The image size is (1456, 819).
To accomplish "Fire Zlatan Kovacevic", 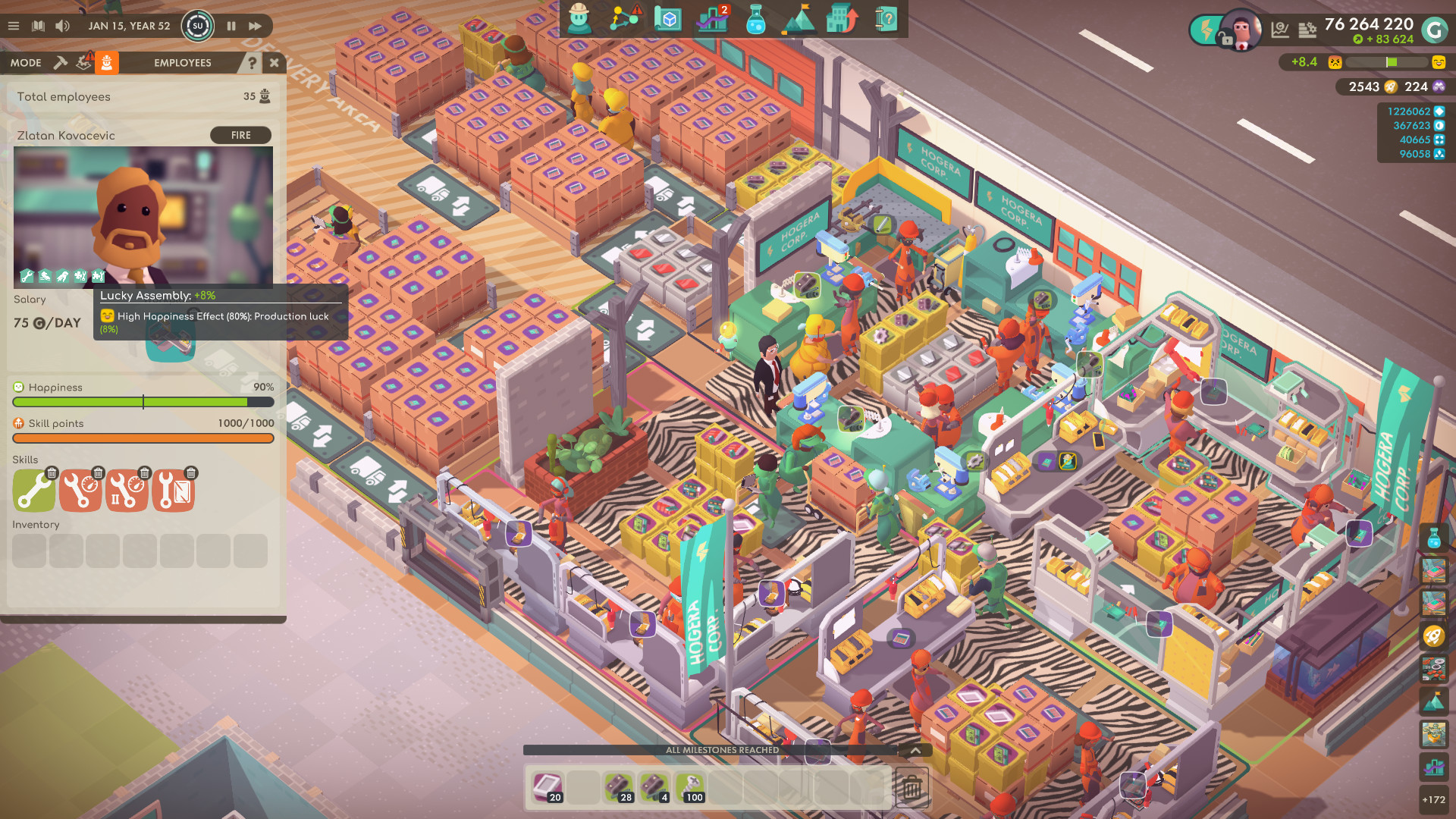I will [240, 135].
